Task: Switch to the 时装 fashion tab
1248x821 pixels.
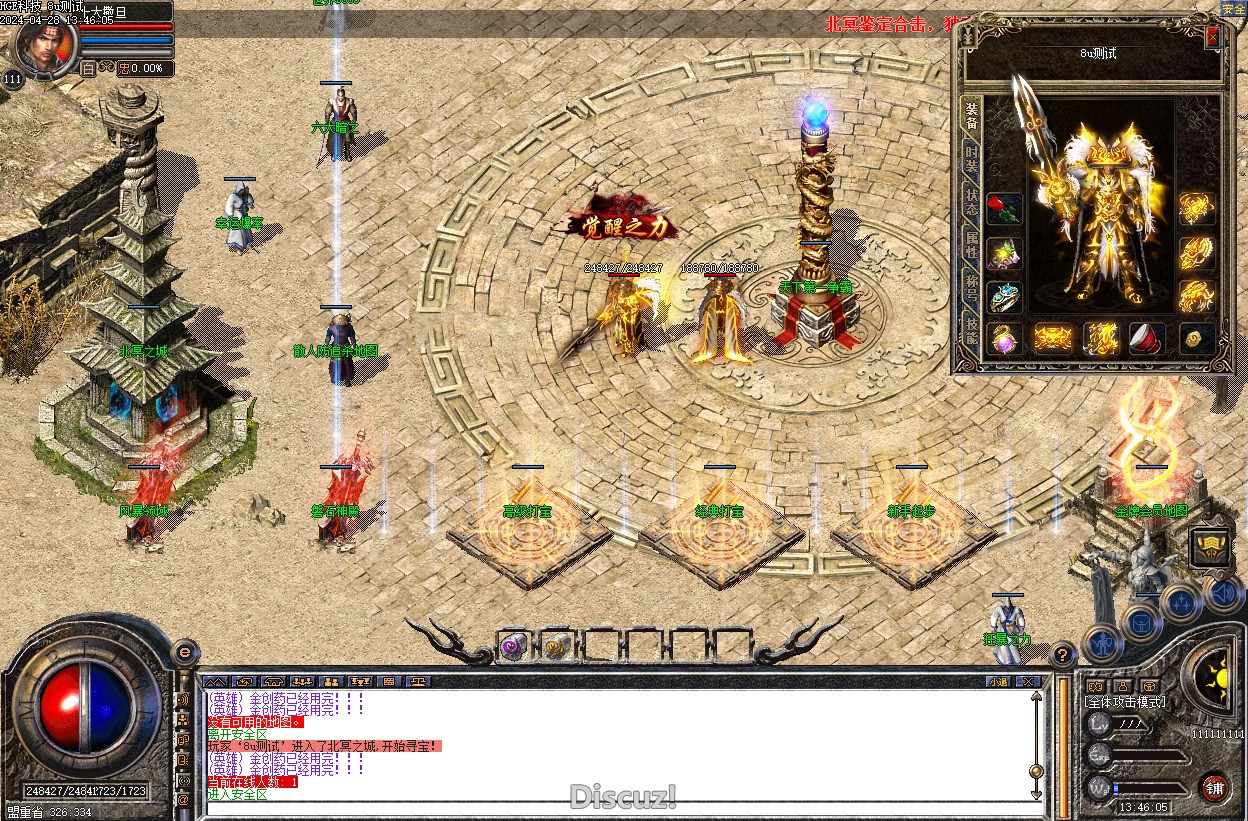Action: (970, 160)
